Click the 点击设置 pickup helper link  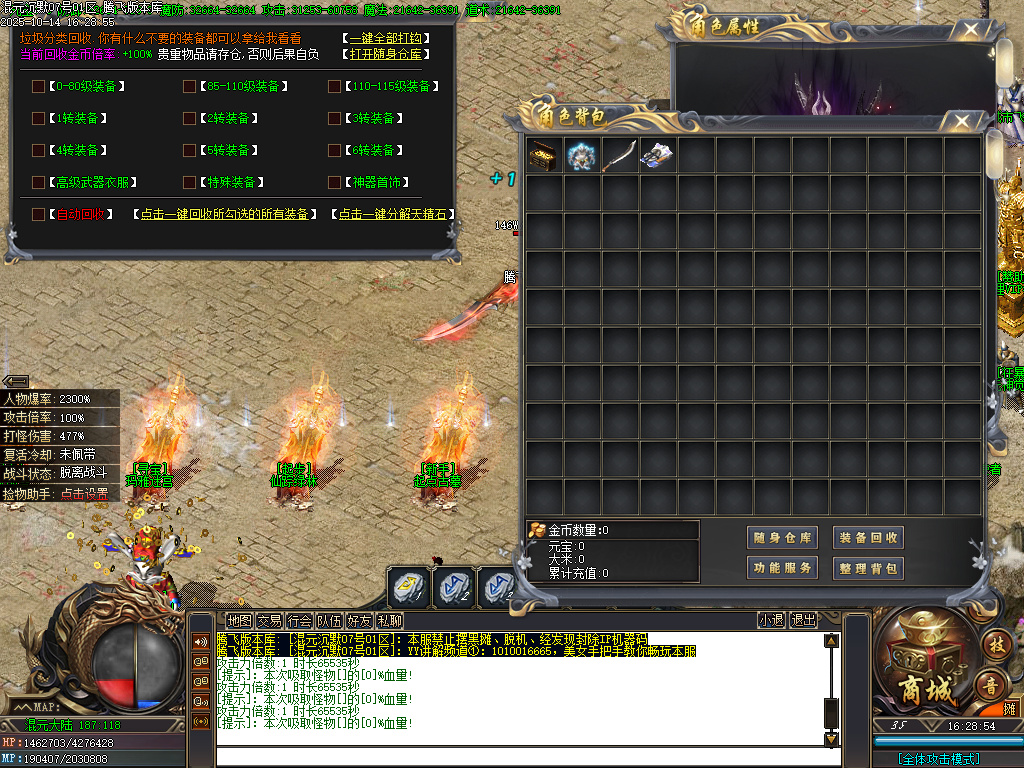pos(85,493)
